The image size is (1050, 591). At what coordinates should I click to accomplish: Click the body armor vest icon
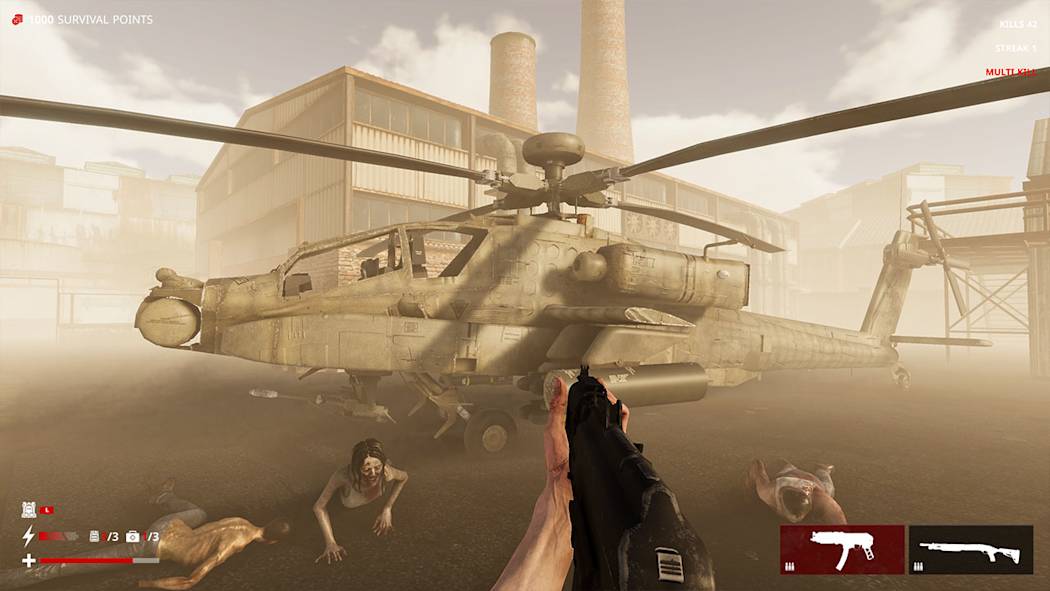tap(29, 510)
